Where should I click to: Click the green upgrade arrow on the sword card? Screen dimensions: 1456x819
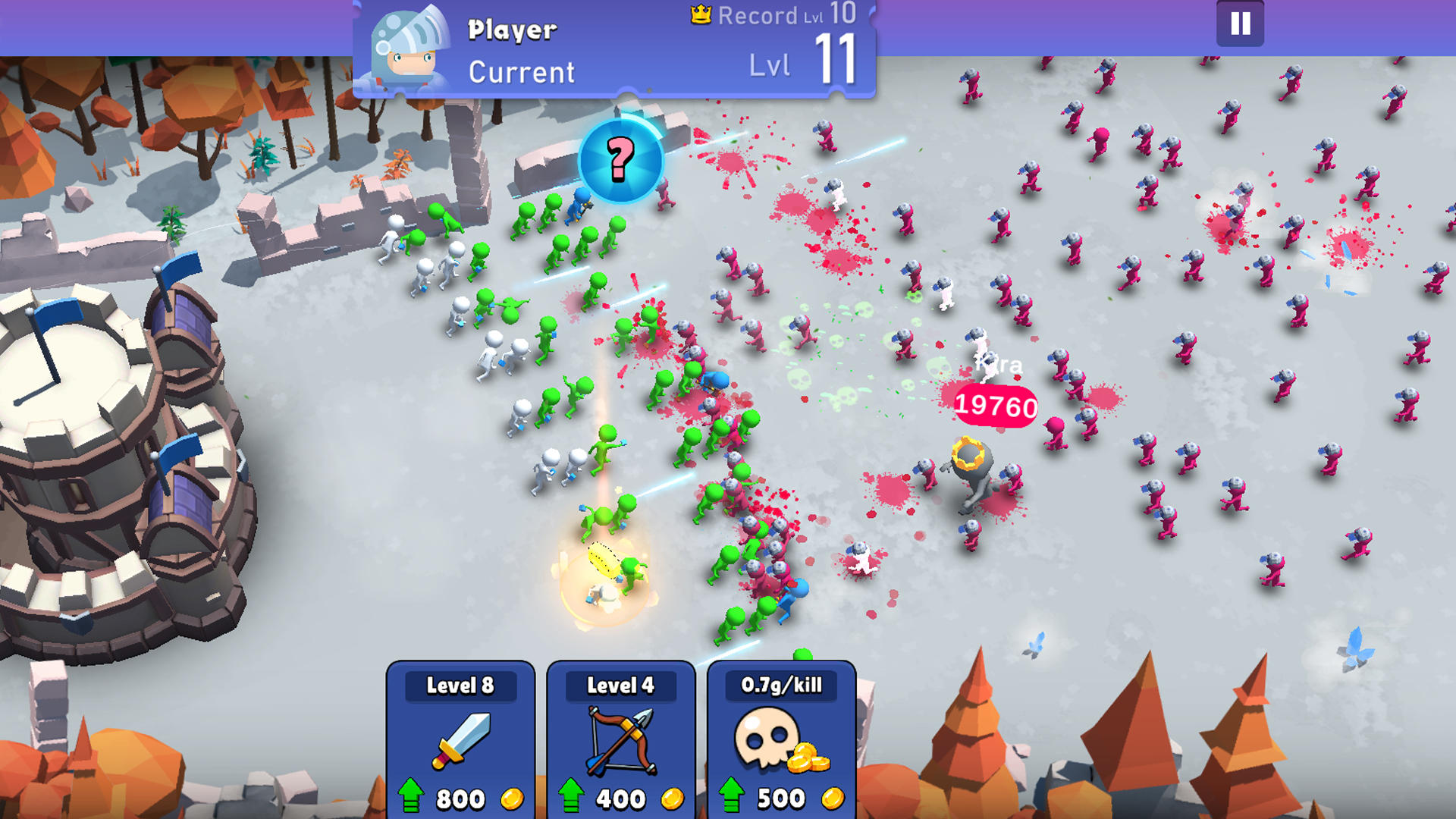pyautogui.click(x=413, y=795)
